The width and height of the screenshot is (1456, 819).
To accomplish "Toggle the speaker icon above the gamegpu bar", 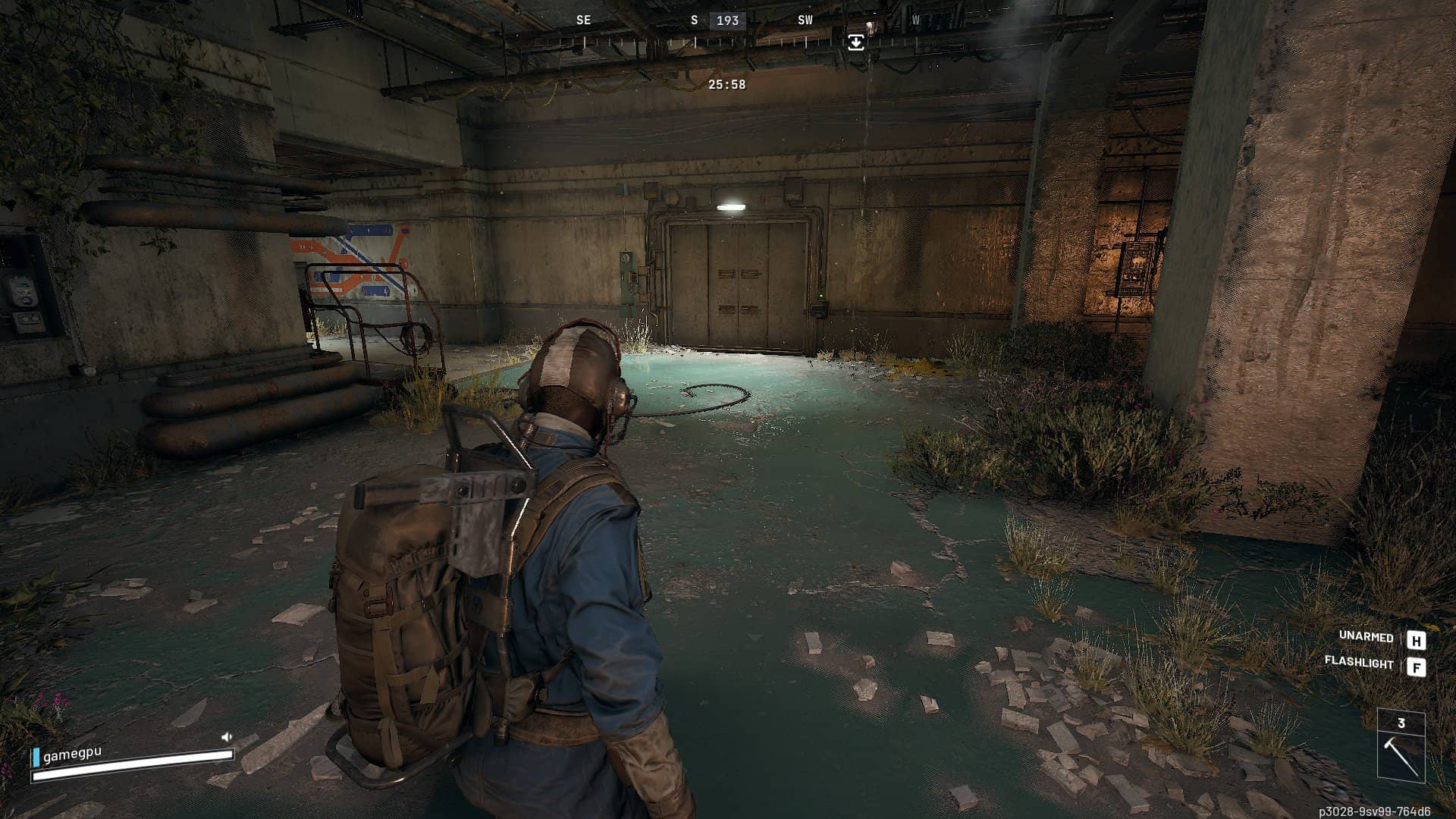I will tap(226, 736).
